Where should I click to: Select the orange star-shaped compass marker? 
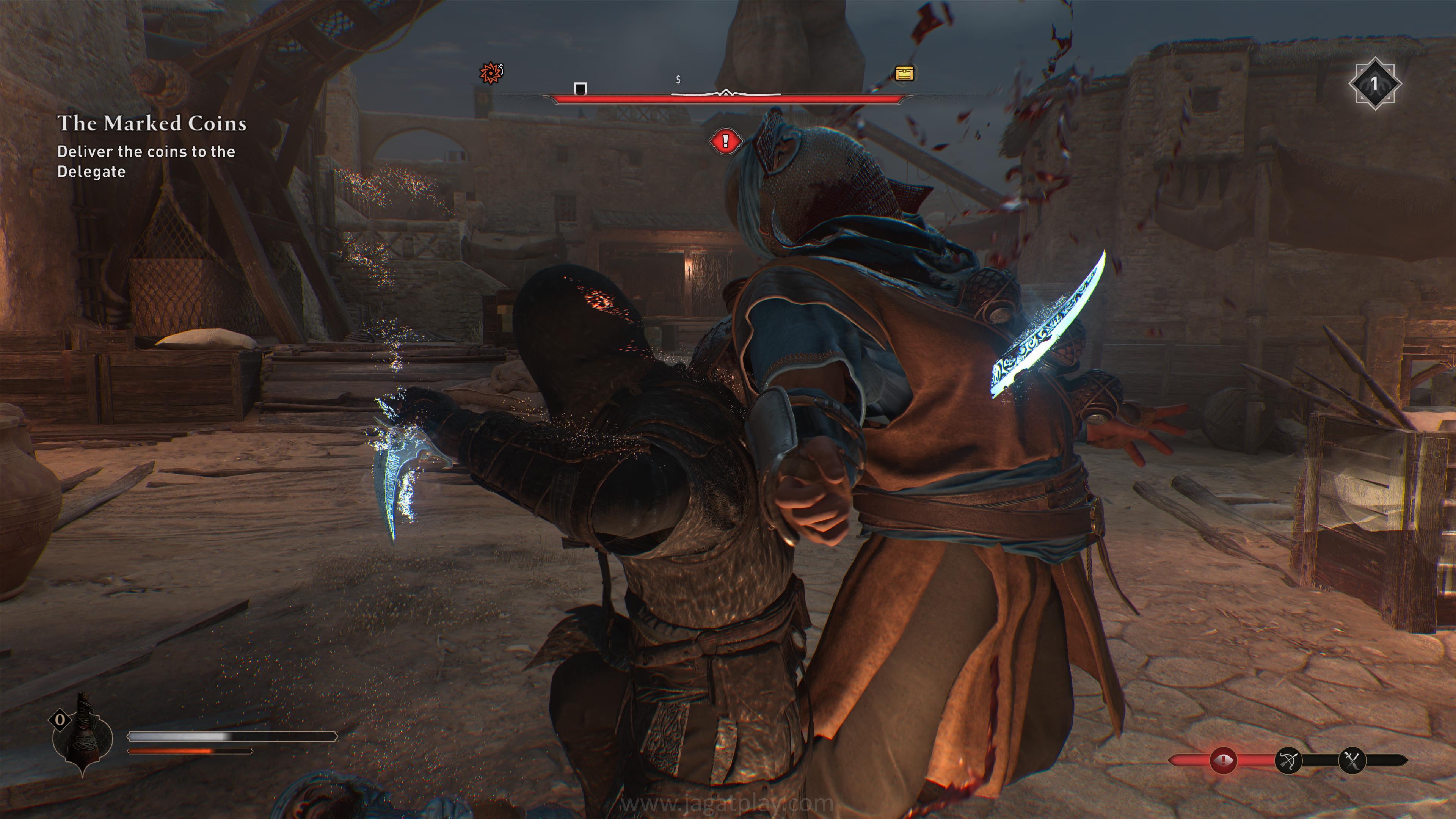point(491,73)
